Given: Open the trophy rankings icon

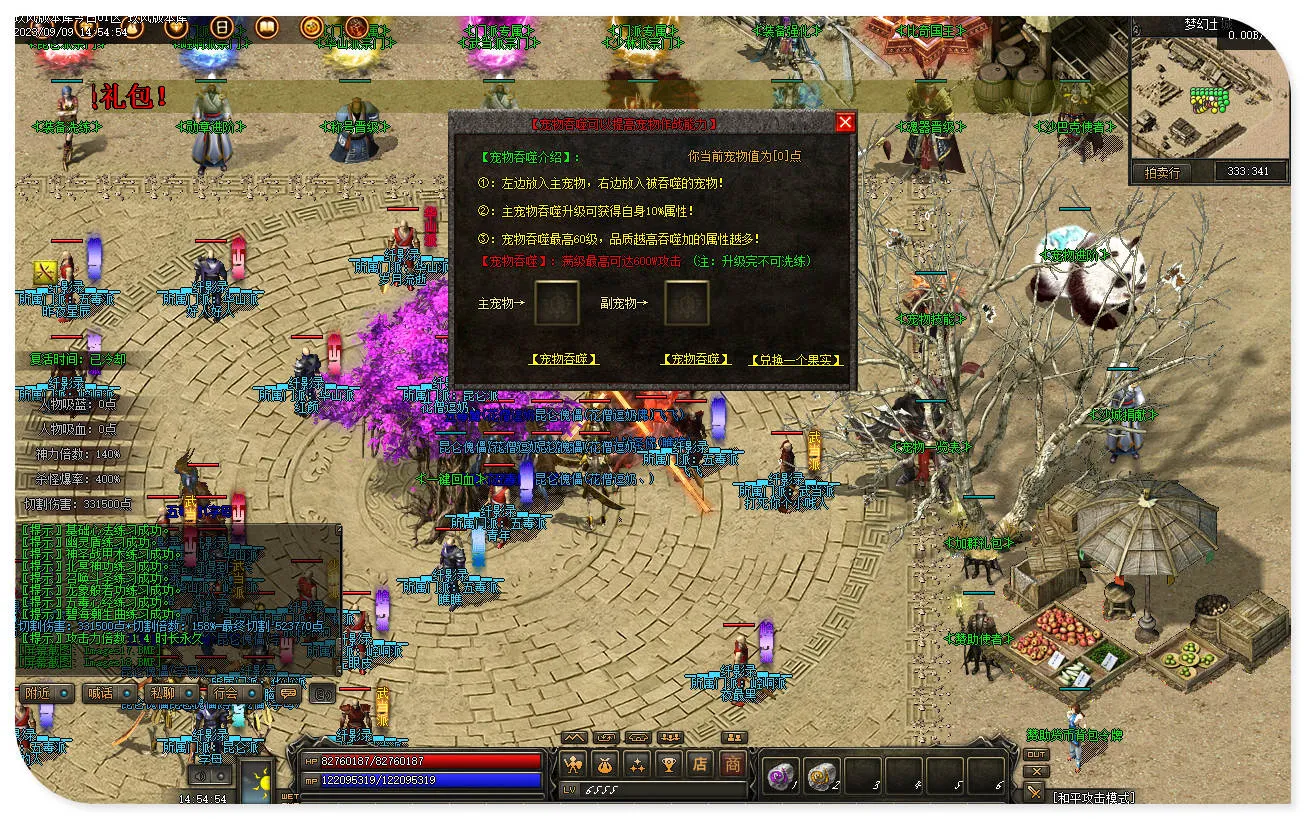Looking at the screenshot, I should pyautogui.click(x=668, y=765).
